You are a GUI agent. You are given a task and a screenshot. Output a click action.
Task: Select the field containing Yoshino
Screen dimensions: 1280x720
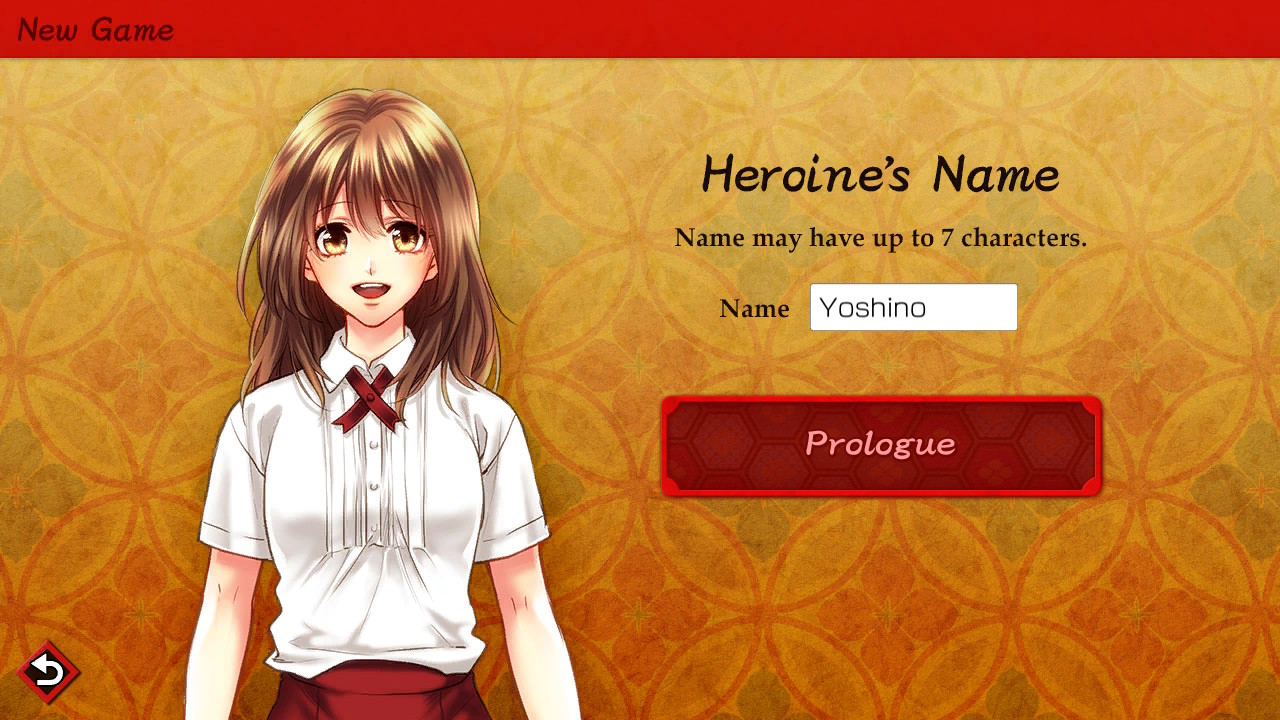point(912,307)
